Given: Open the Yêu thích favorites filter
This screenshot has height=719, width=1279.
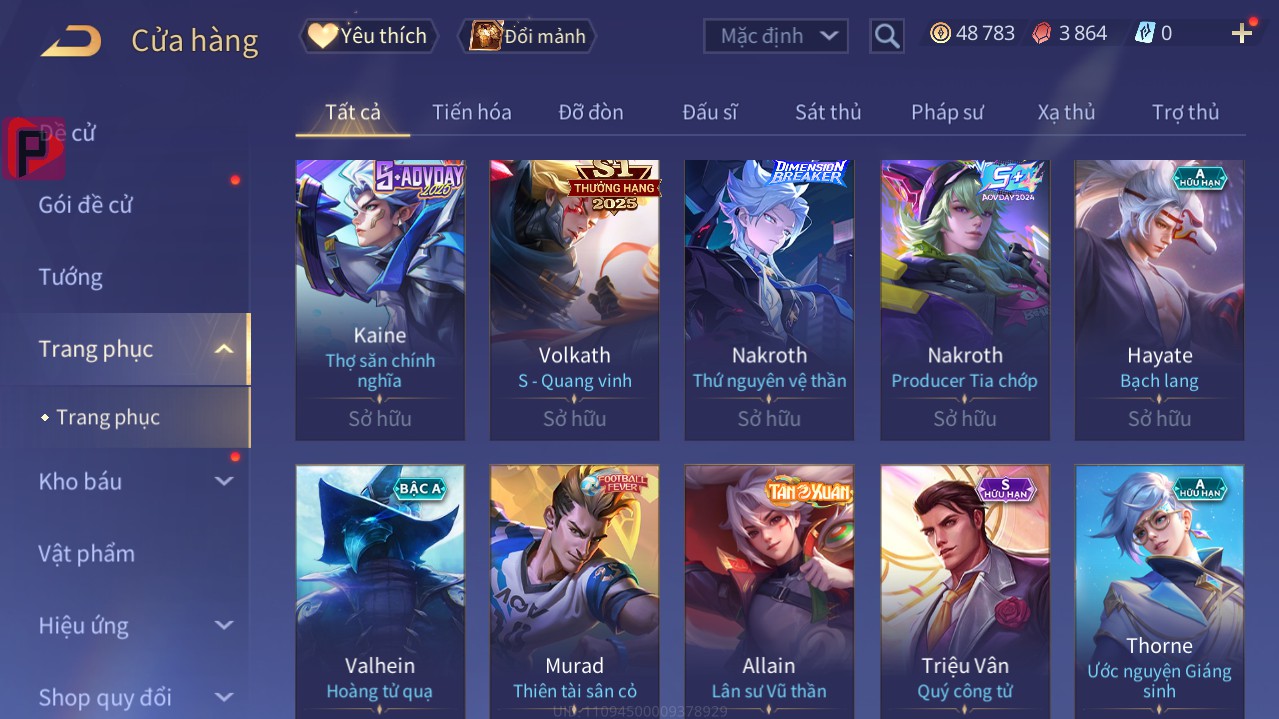Looking at the screenshot, I should (x=368, y=36).
